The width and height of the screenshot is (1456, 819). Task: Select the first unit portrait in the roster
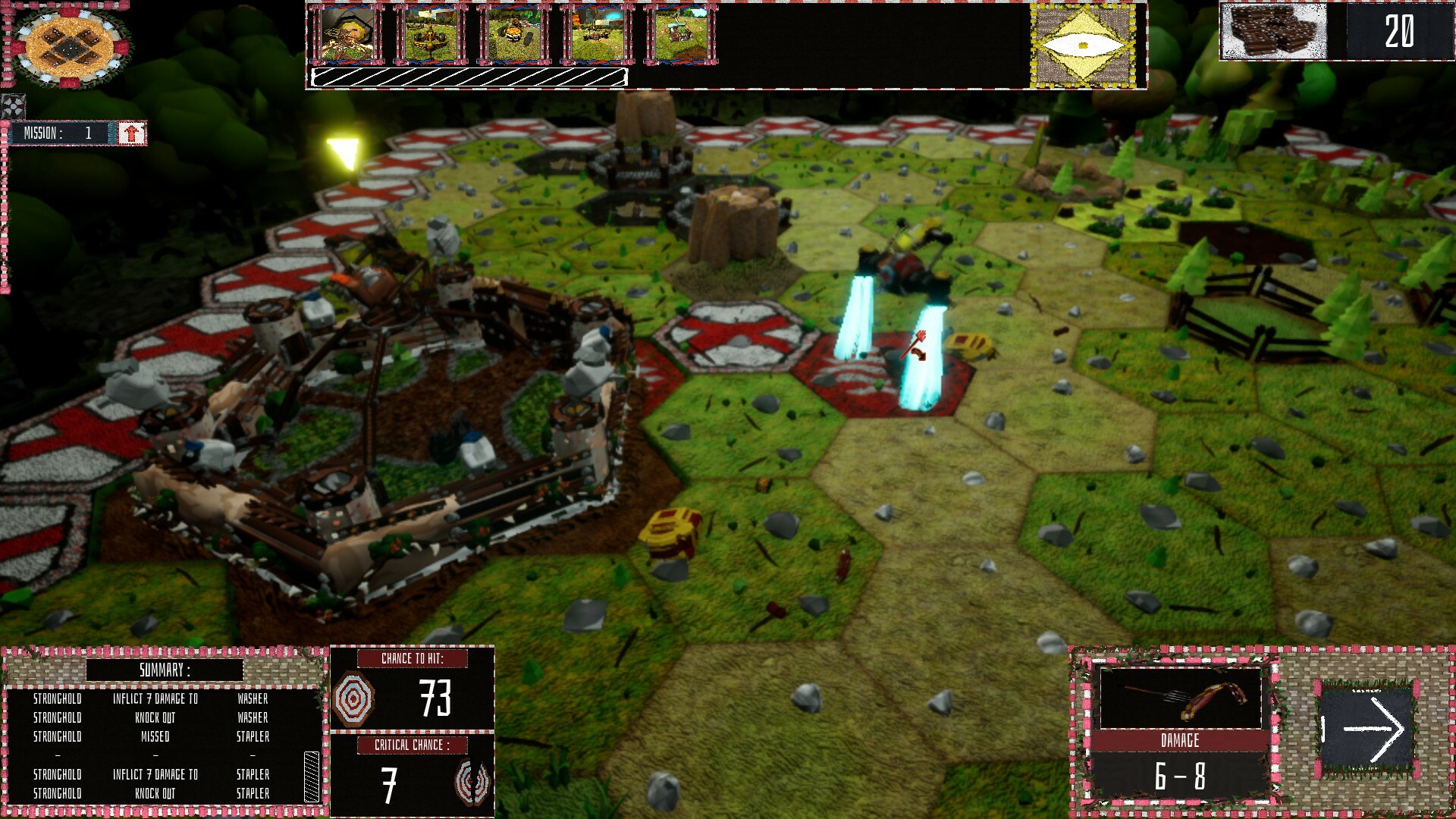(x=346, y=33)
